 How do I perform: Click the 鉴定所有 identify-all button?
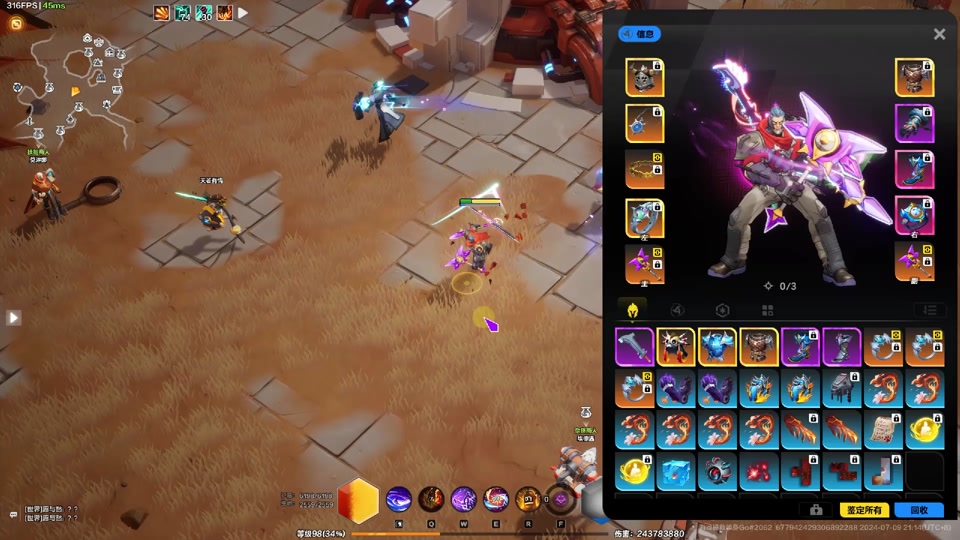tap(864, 510)
